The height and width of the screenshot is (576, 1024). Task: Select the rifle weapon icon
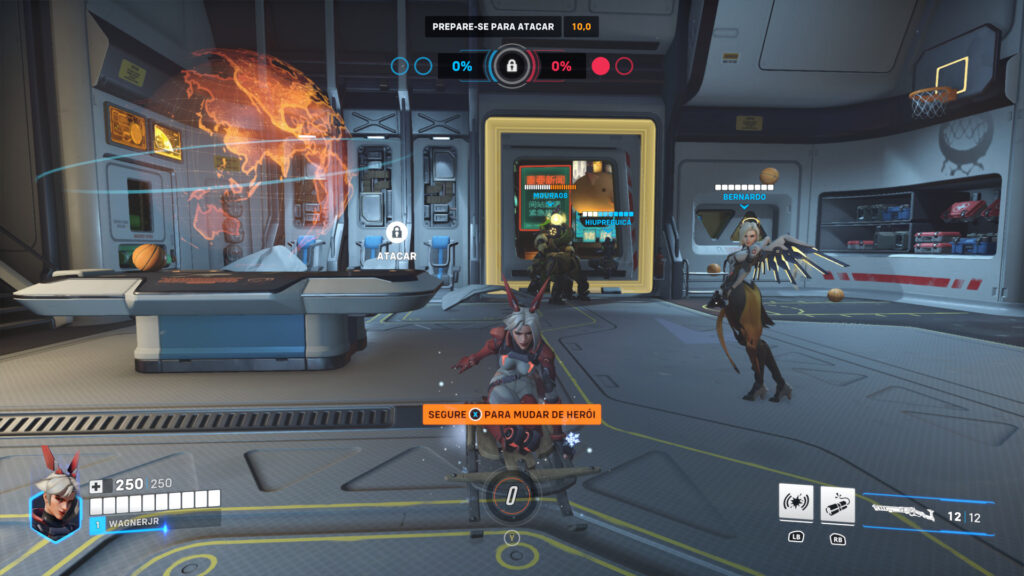(903, 514)
